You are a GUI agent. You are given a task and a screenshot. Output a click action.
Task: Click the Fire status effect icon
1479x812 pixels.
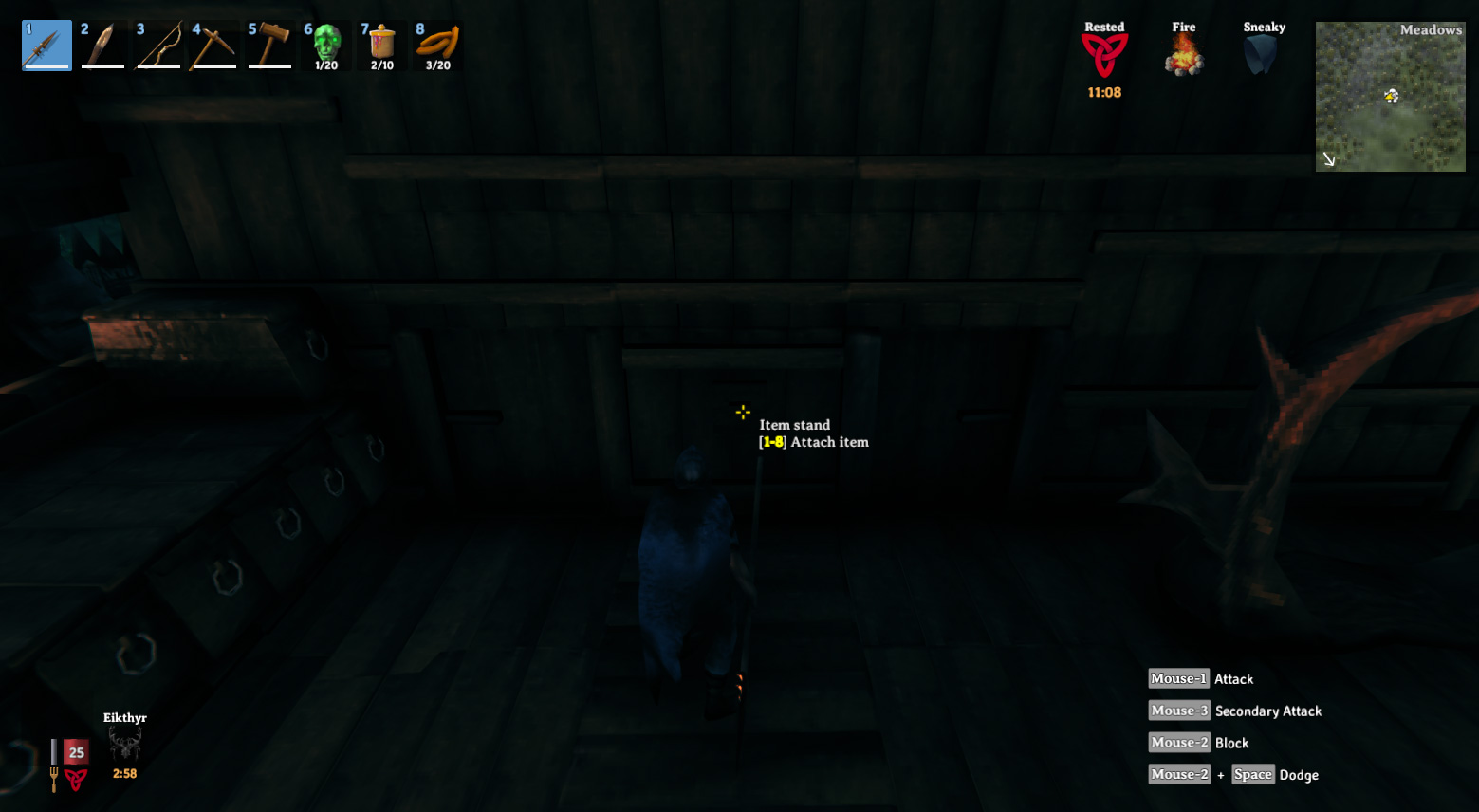coord(1183,52)
